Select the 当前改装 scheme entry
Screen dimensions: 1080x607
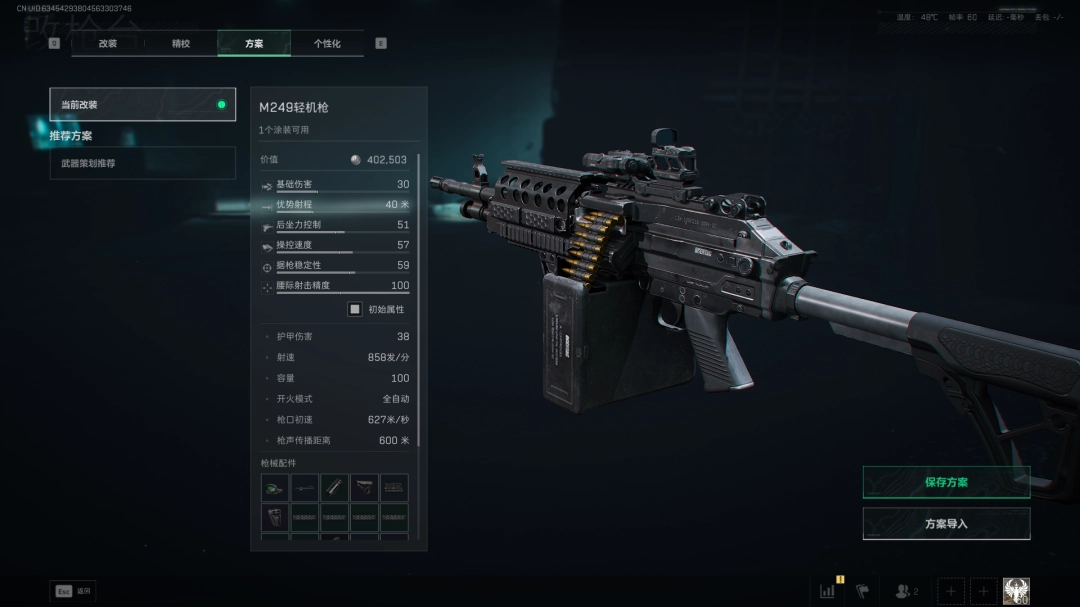click(142, 104)
